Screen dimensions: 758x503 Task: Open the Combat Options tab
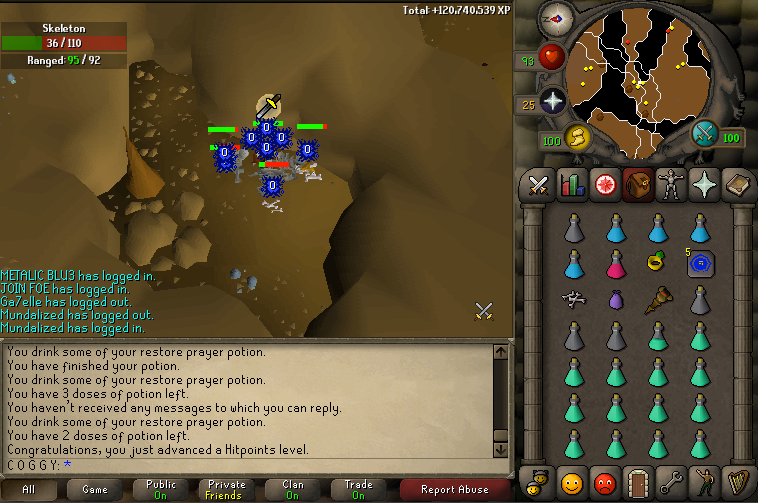point(539,184)
